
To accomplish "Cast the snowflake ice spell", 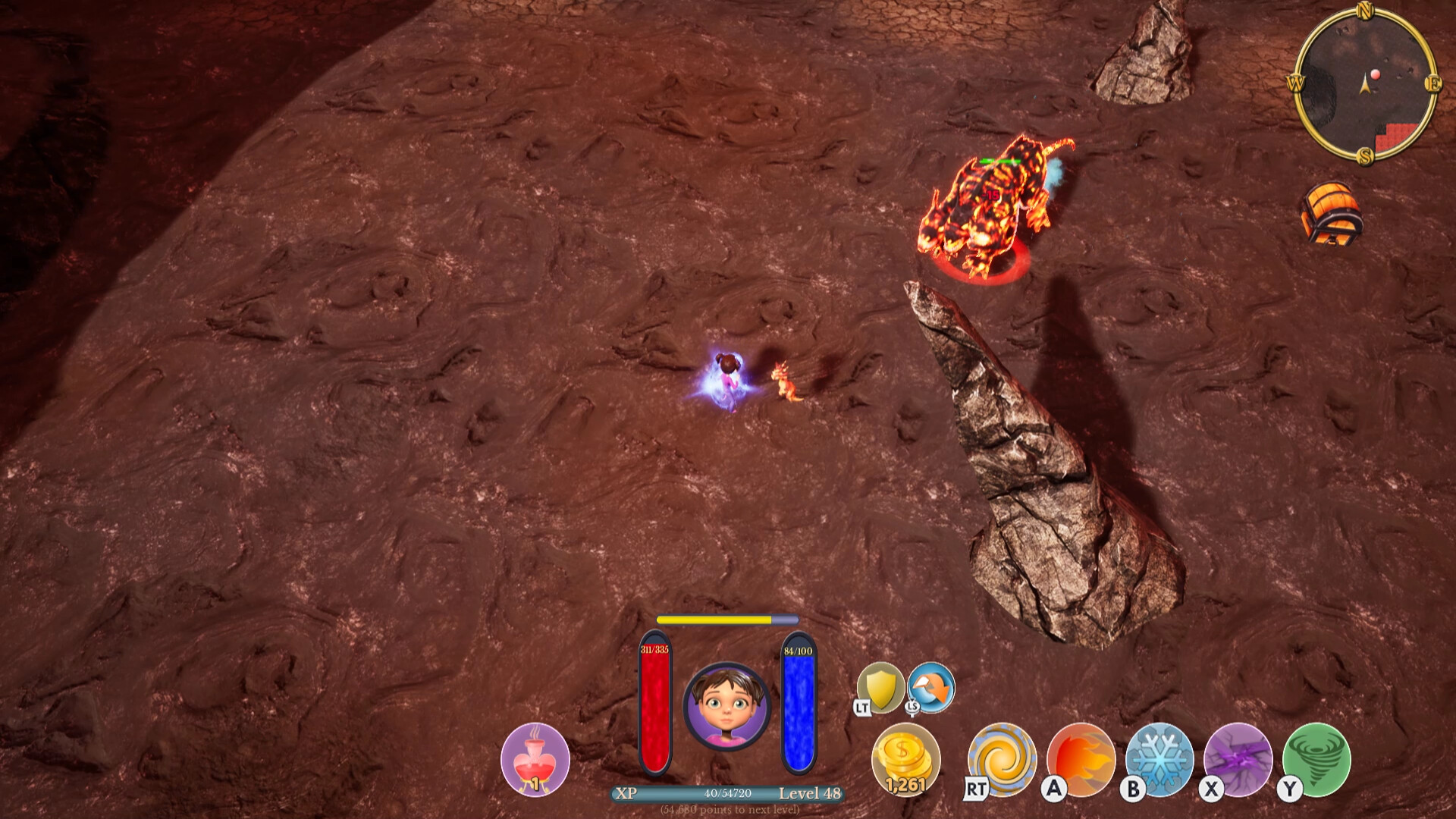I will 1159,759.
